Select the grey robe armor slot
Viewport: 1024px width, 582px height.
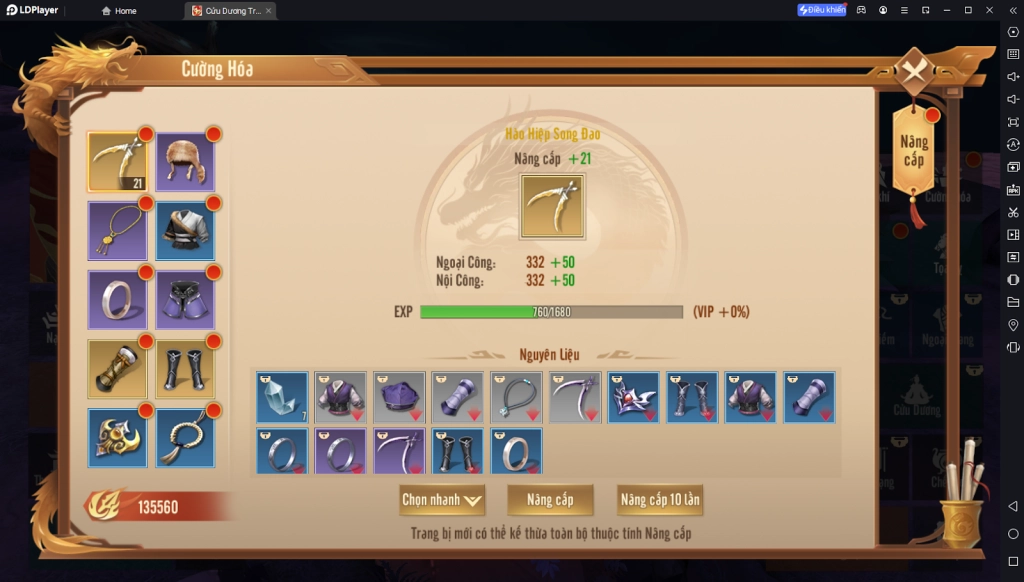click(x=184, y=230)
